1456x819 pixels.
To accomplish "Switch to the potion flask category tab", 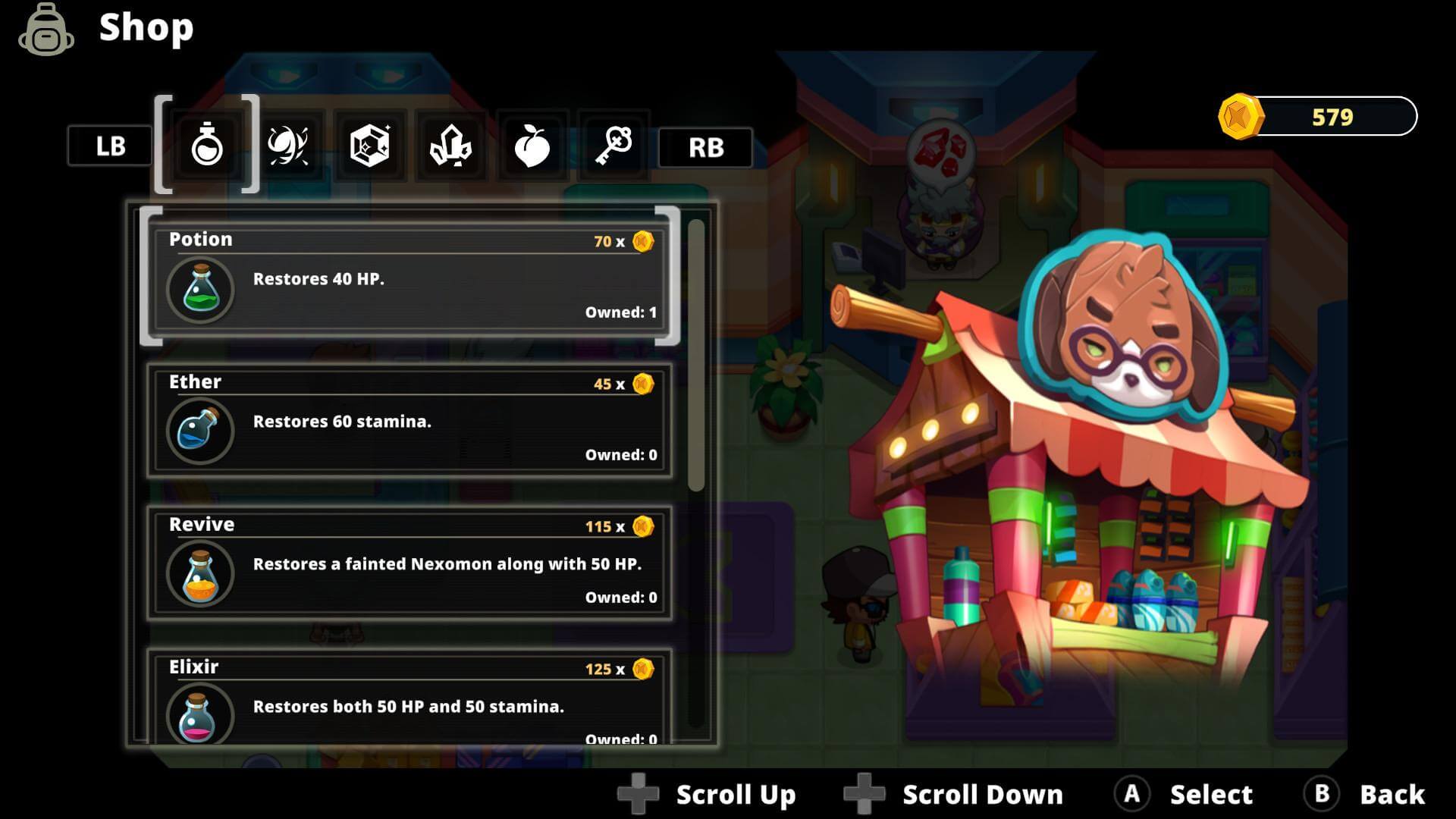I will pyautogui.click(x=207, y=145).
